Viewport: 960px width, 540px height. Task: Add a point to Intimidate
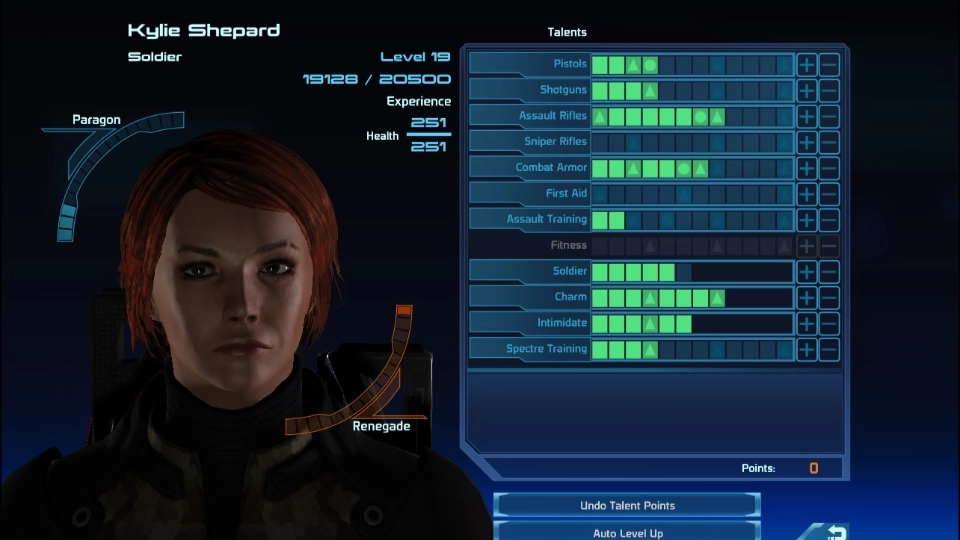(x=807, y=324)
